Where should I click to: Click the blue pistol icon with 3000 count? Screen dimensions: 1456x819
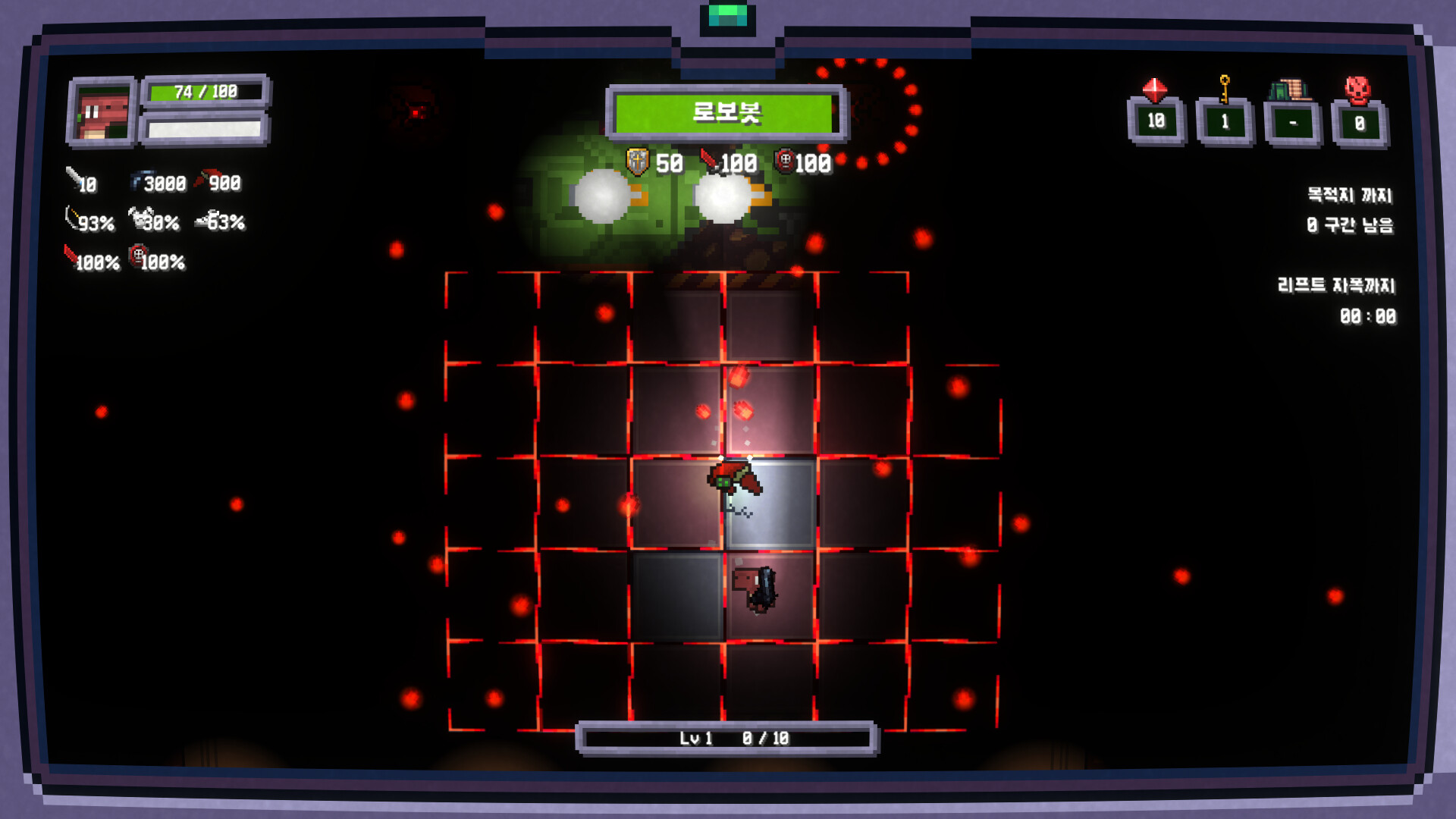[137, 180]
